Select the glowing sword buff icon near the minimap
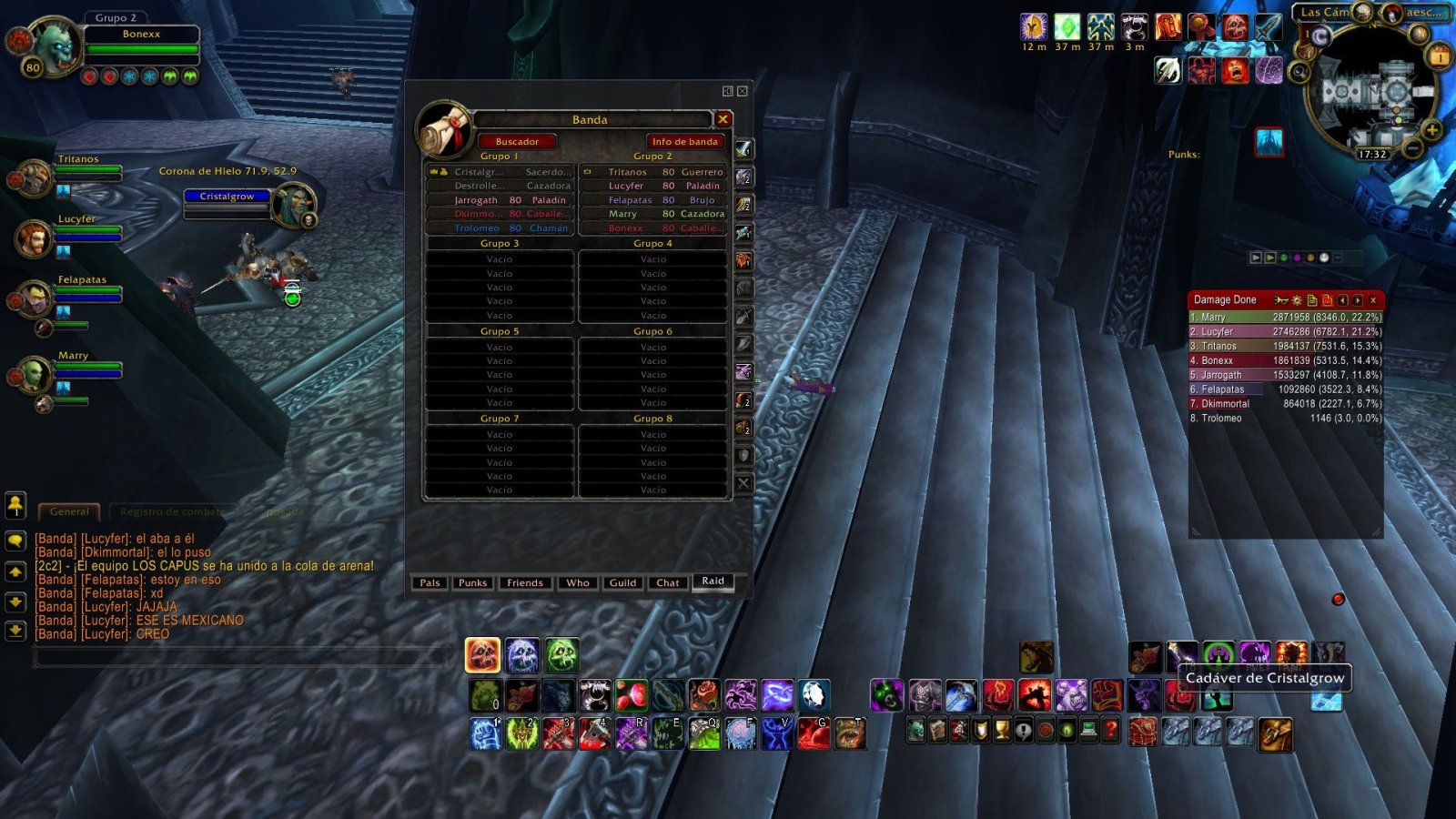 [1269, 27]
